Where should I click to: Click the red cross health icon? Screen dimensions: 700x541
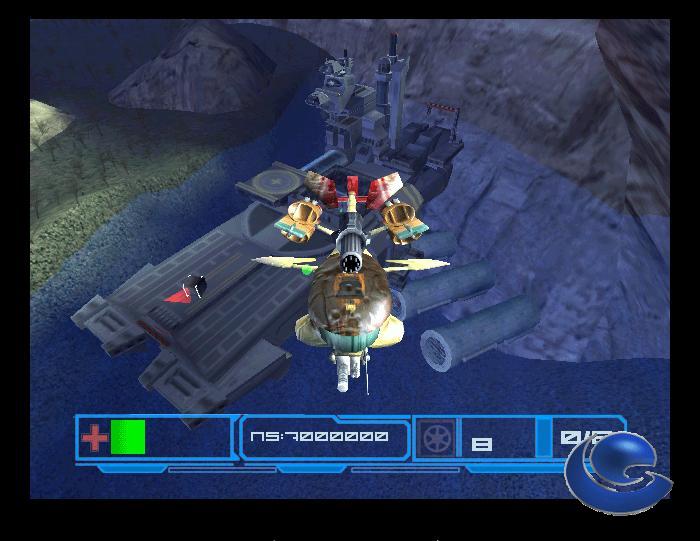point(94,438)
